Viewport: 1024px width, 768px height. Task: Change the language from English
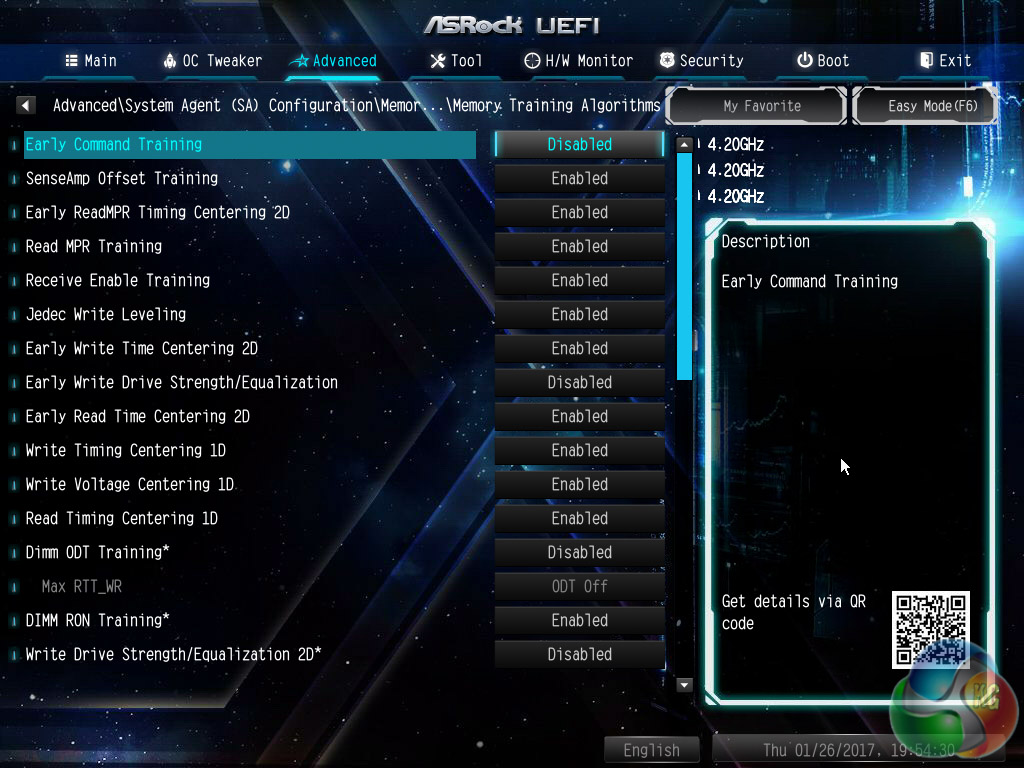pos(651,750)
